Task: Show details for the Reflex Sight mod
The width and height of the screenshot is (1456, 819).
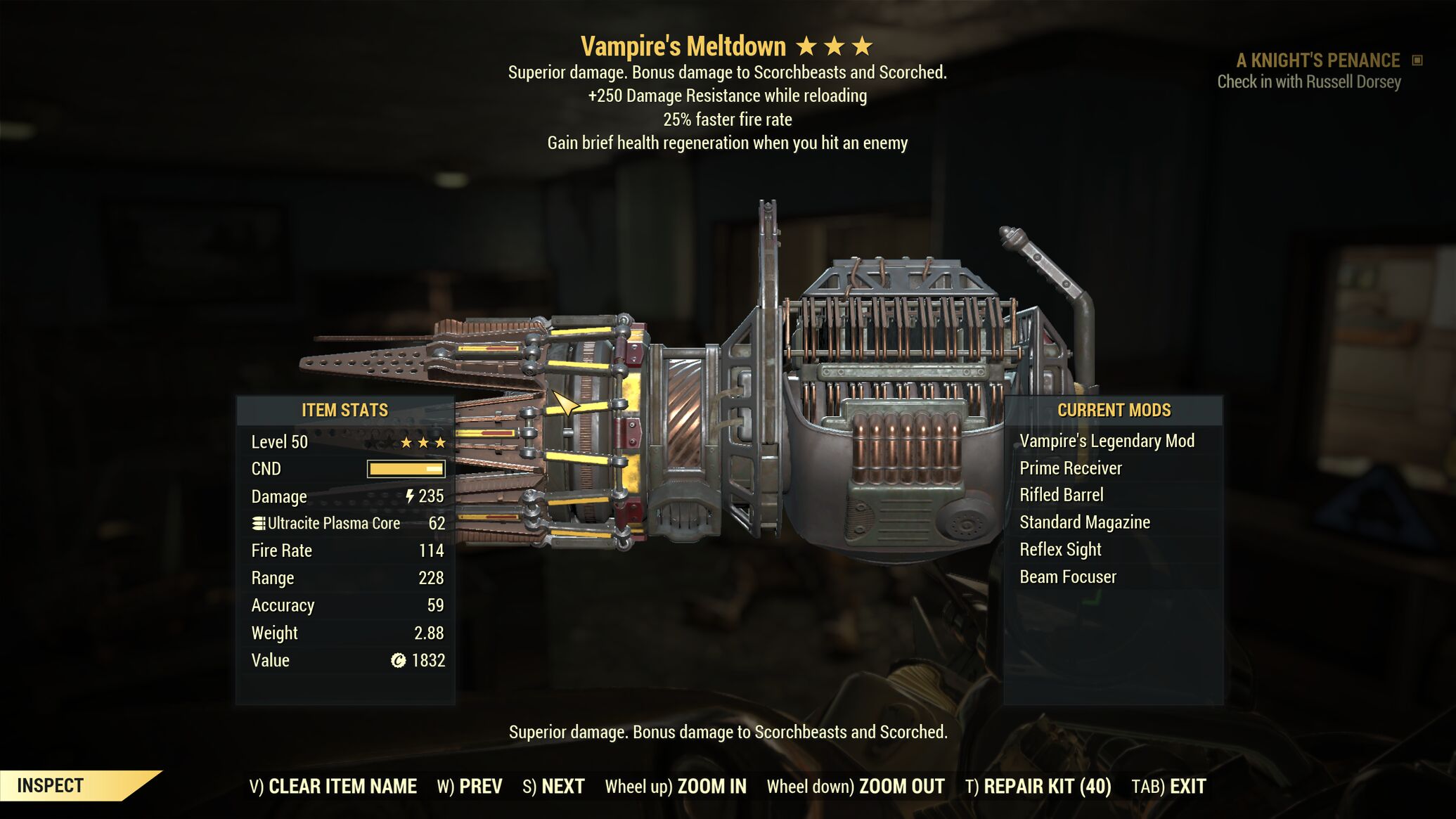Action: 1060,550
